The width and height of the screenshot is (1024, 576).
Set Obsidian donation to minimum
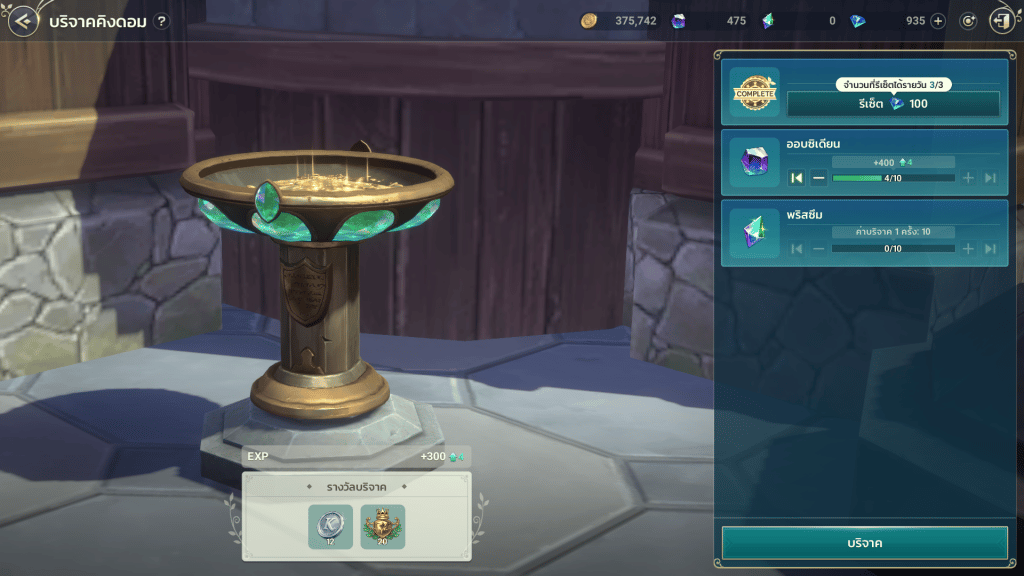(x=797, y=178)
